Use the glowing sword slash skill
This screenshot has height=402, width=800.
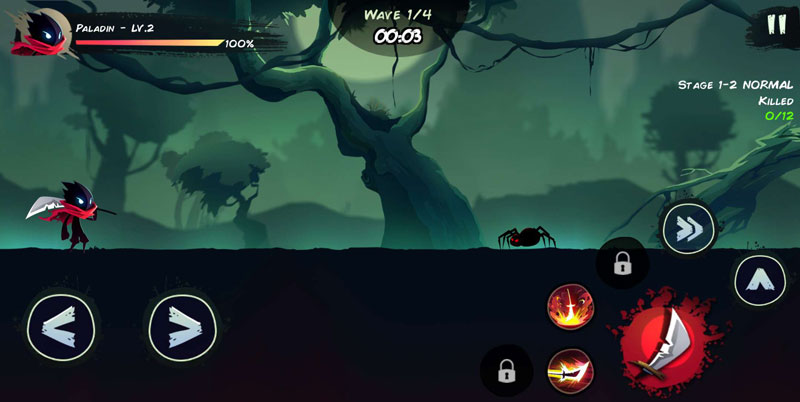571,371
